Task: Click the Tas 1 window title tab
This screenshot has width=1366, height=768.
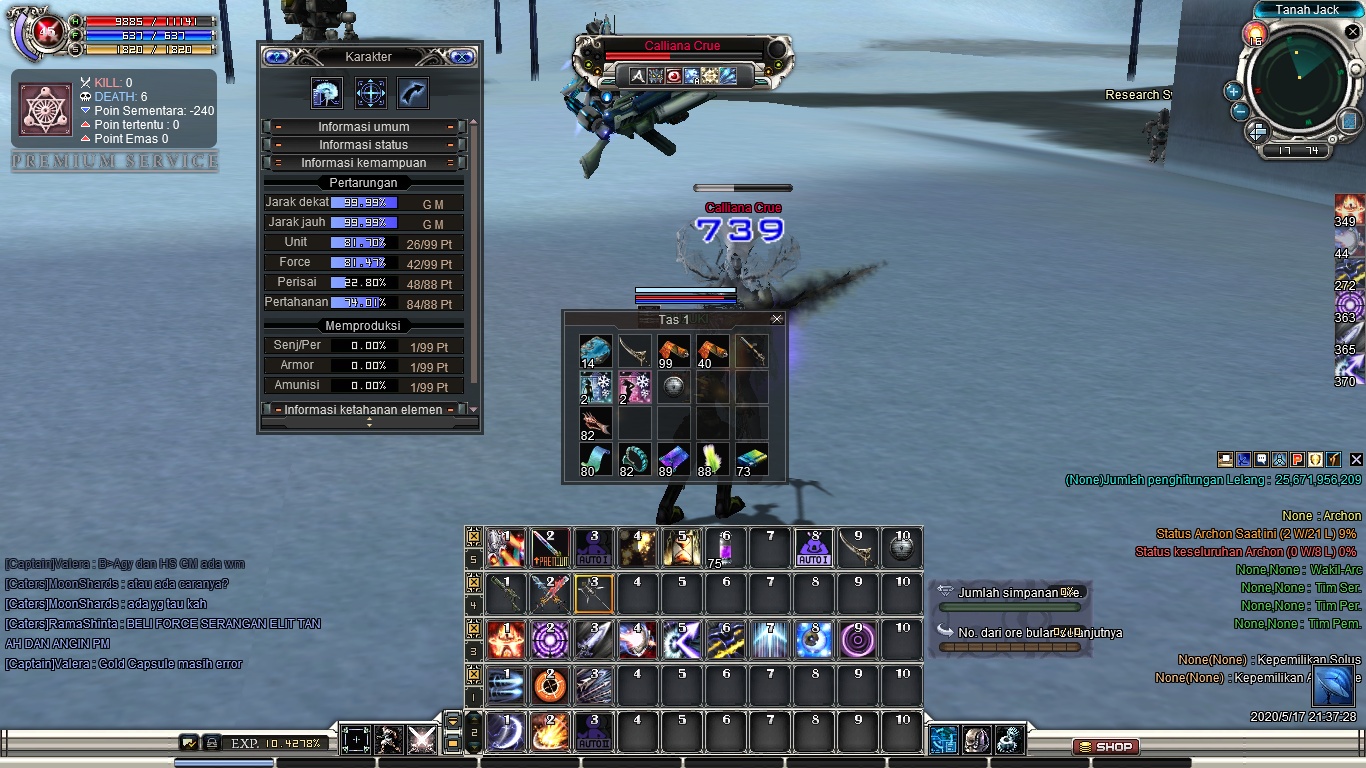Action: [x=672, y=319]
